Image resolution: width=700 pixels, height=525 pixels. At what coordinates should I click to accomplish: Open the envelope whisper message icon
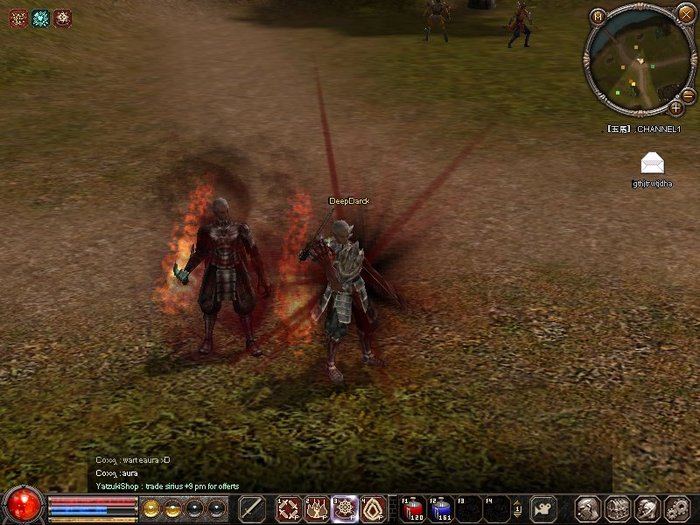[x=652, y=163]
